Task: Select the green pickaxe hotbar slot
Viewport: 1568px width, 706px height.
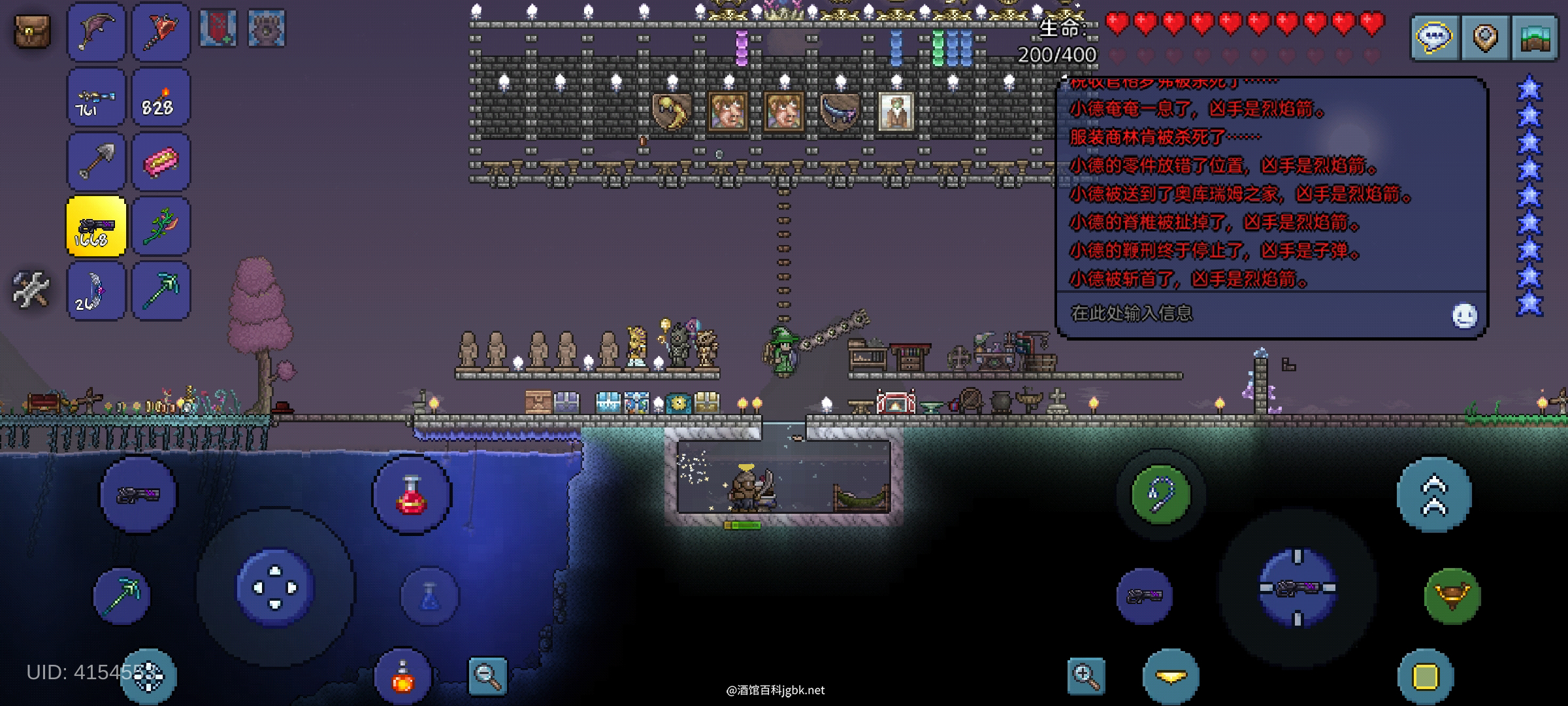Action: [x=161, y=291]
